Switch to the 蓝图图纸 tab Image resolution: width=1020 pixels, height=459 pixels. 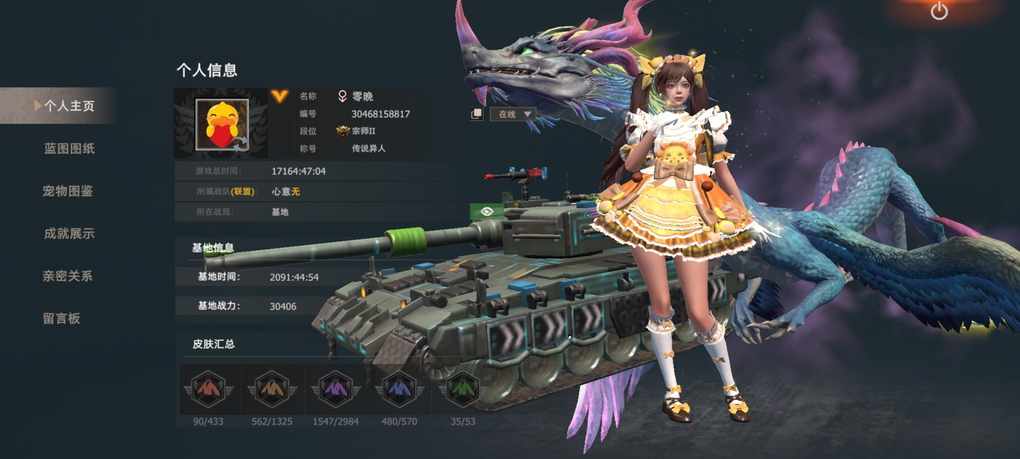click(69, 149)
